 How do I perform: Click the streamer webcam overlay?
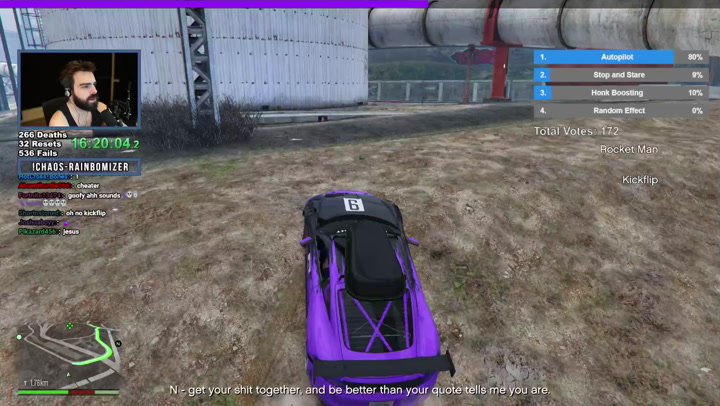click(79, 90)
